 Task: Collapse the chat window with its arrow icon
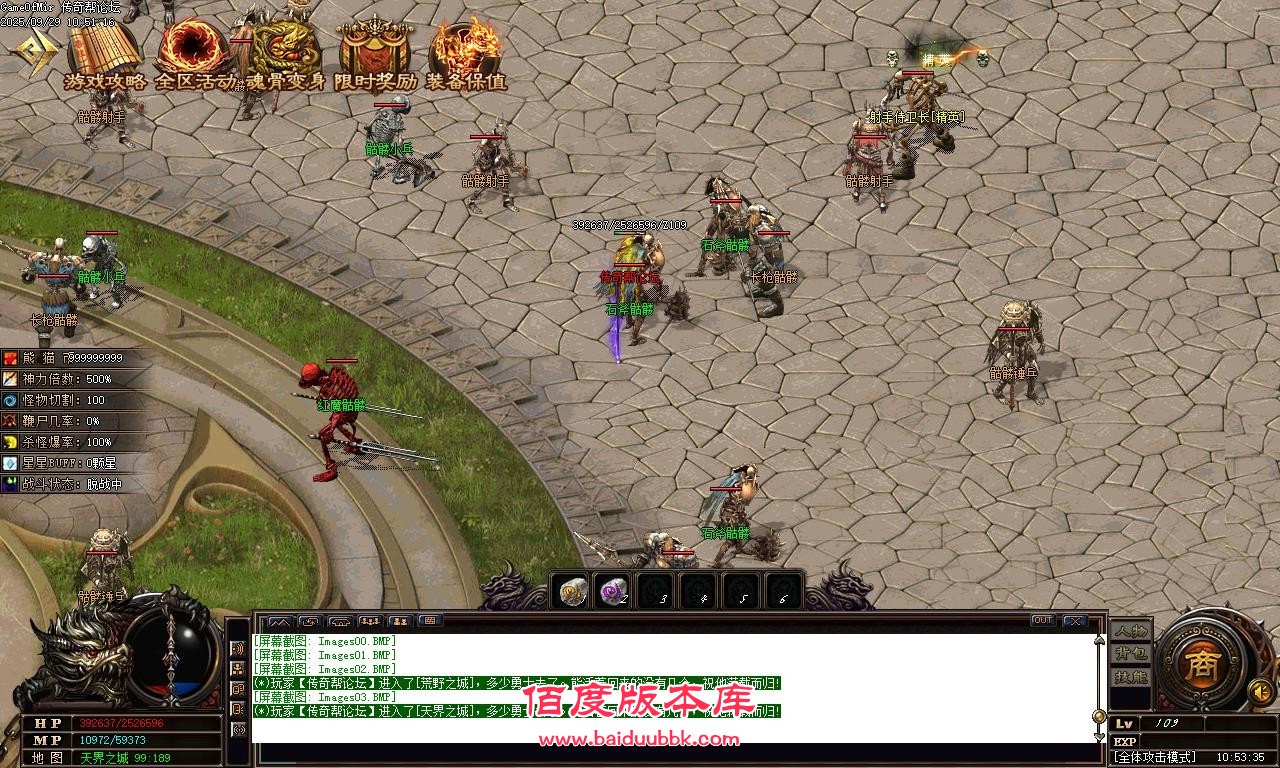278,621
